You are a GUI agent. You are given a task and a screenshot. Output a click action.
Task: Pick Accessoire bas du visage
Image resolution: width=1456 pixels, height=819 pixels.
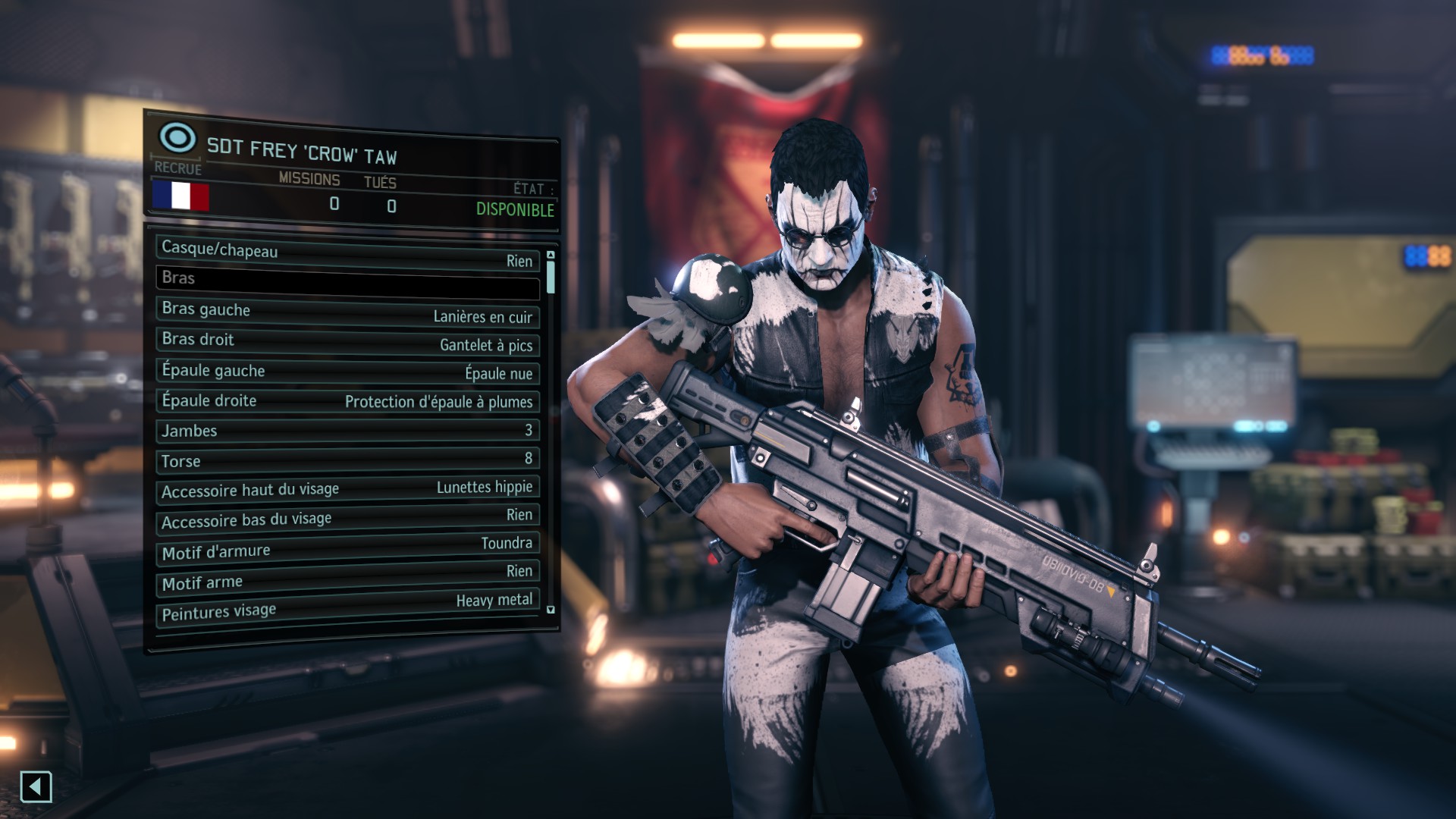click(x=347, y=519)
